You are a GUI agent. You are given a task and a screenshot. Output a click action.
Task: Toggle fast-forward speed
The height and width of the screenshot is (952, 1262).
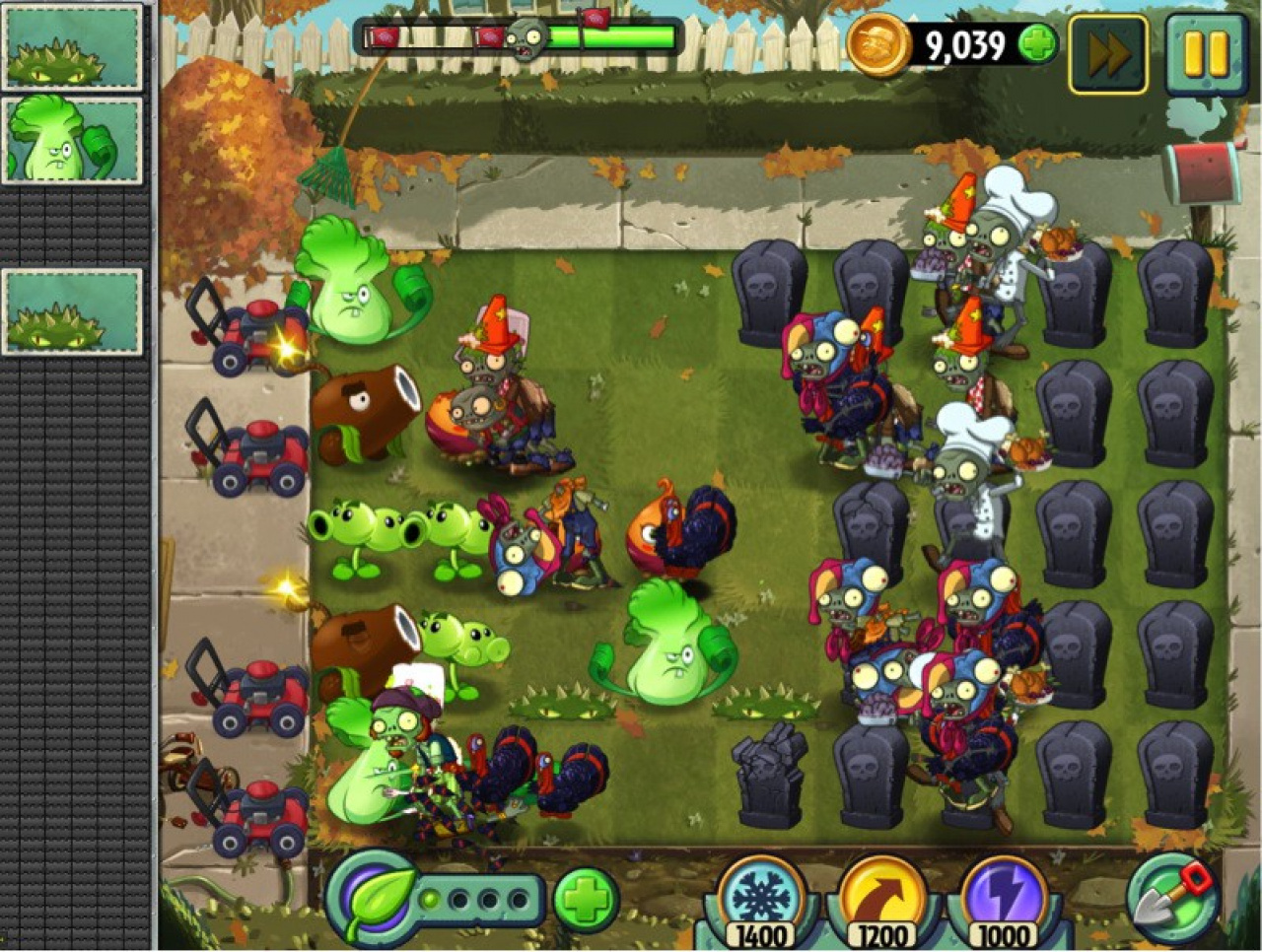(x=1108, y=54)
